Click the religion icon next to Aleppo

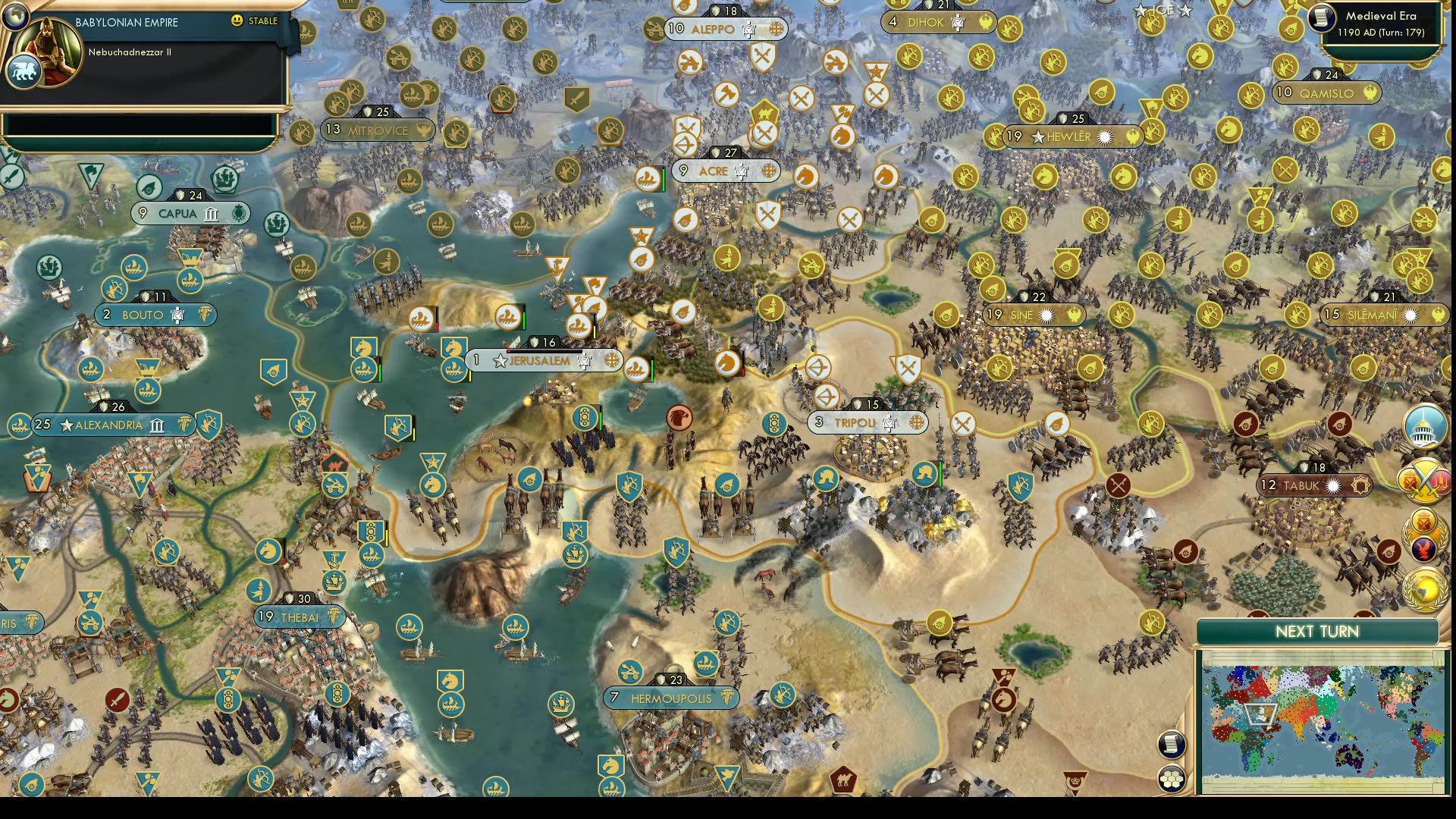(x=777, y=30)
